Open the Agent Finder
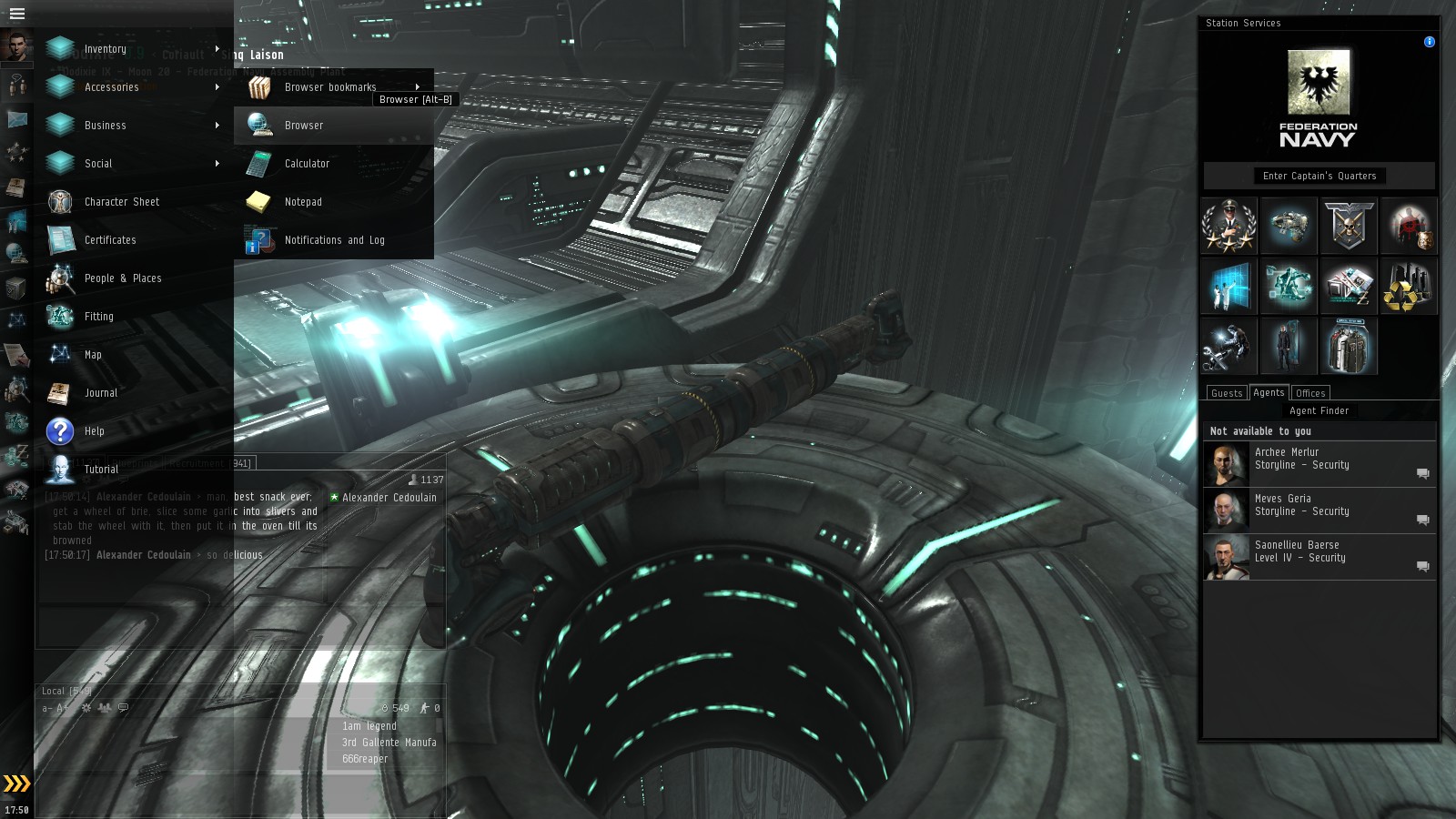The height and width of the screenshot is (819, 1456). (1319, 410)
